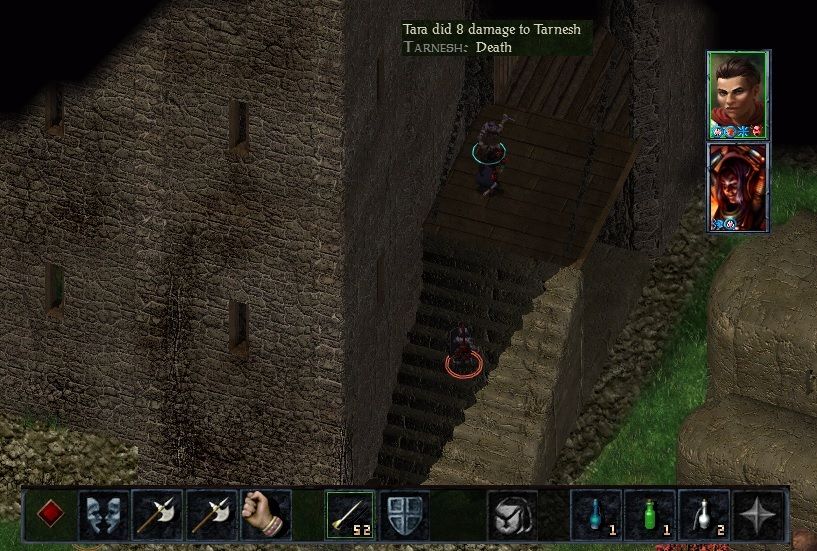The image size is (817, 551).
Task: Activate the twin masks ability icon
Action: pyautogui.click(x=104, y=515)
